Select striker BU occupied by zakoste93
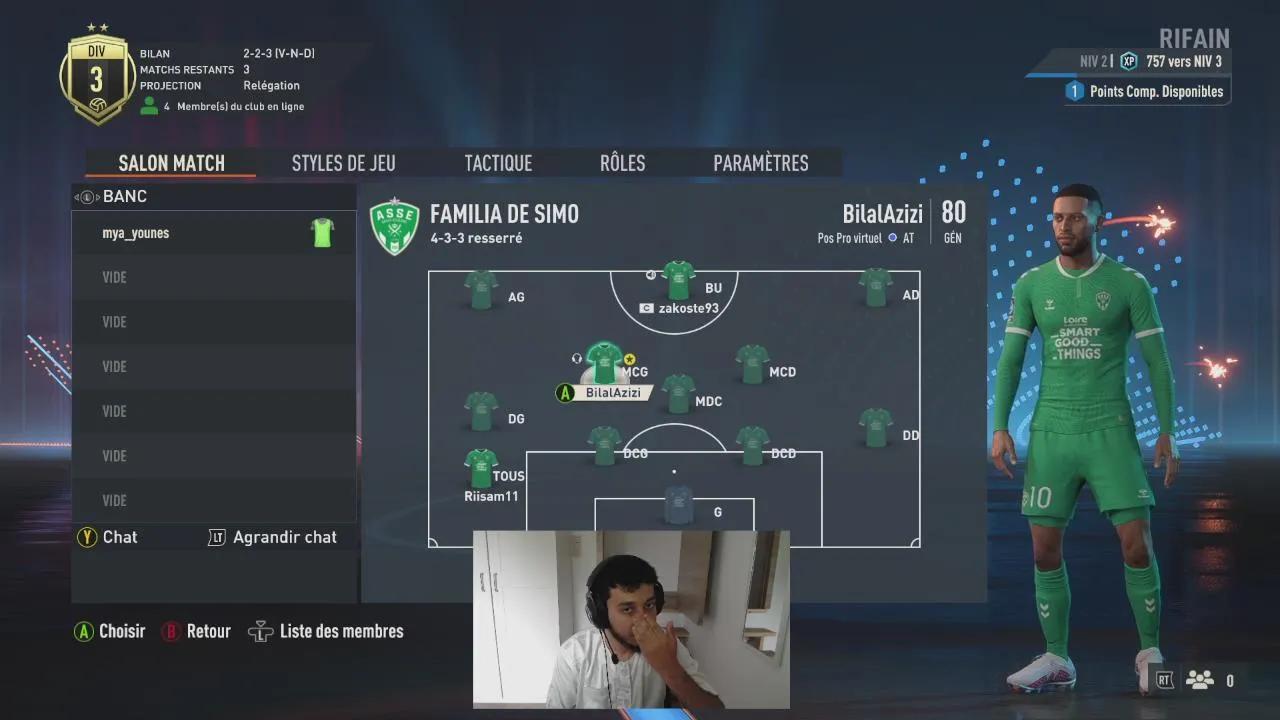 tap(678, 280)
